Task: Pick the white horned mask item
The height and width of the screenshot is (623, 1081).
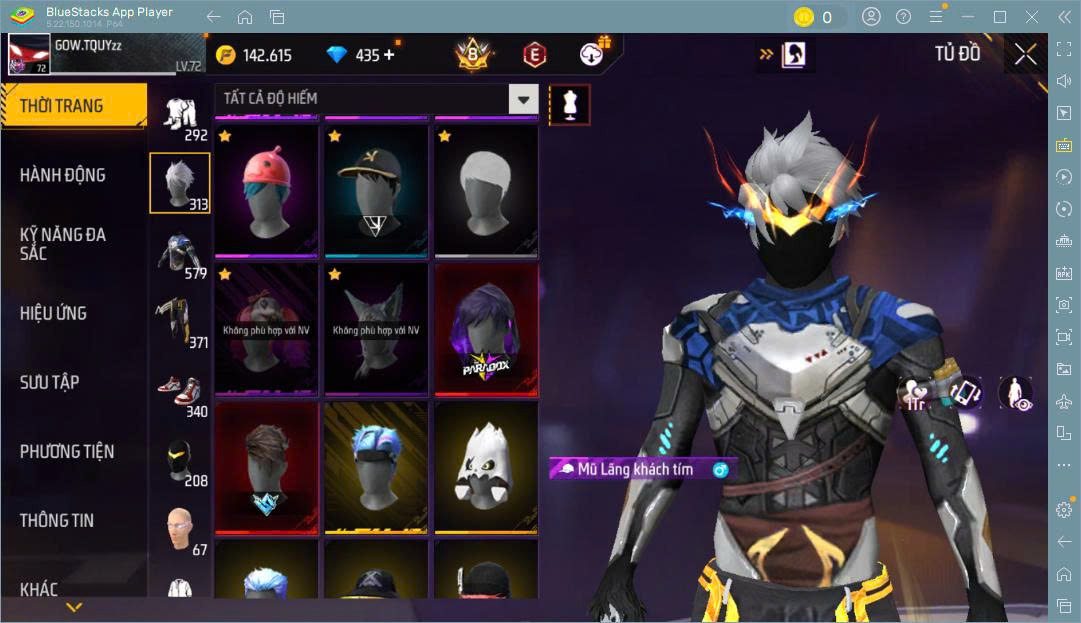Action: tap(486, 467)
